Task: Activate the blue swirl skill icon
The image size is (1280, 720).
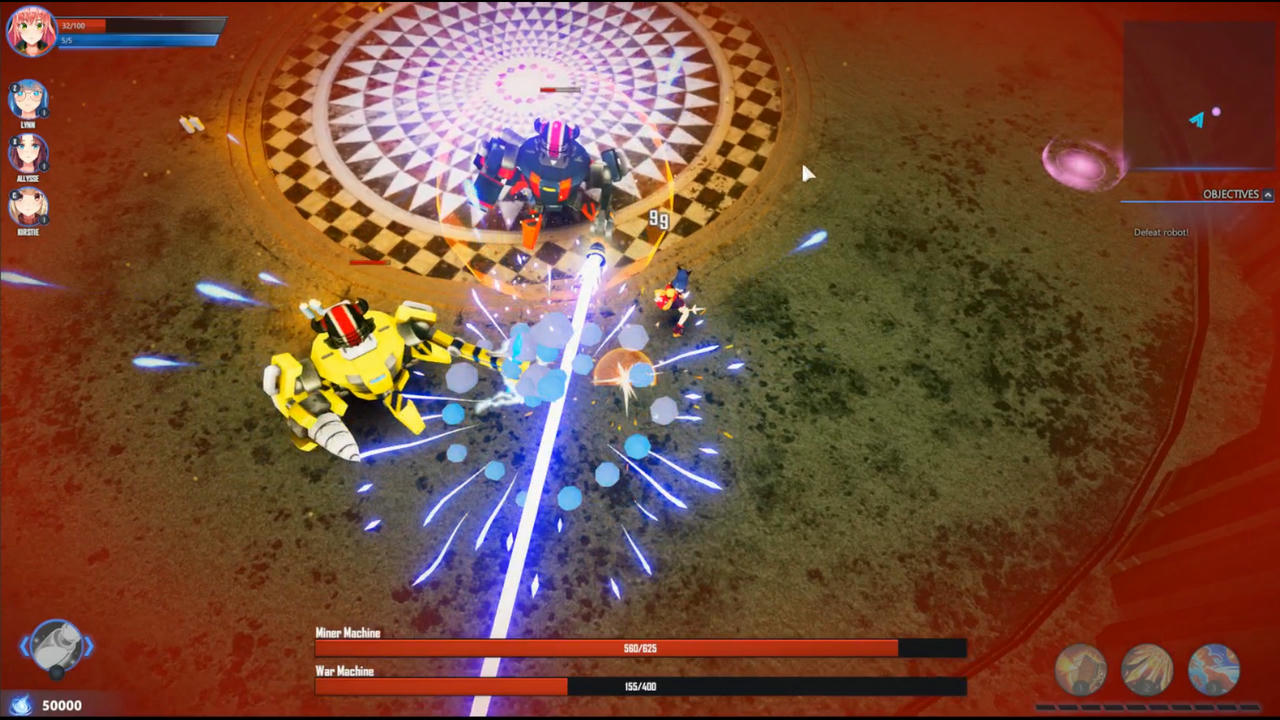Action: 1214,670
